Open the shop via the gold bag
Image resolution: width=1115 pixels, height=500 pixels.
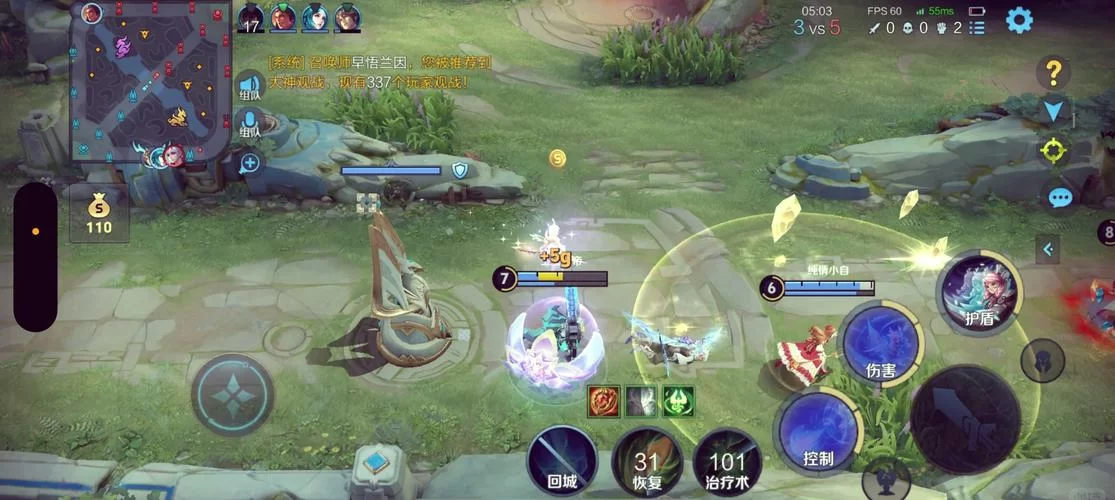pos(98,213)
